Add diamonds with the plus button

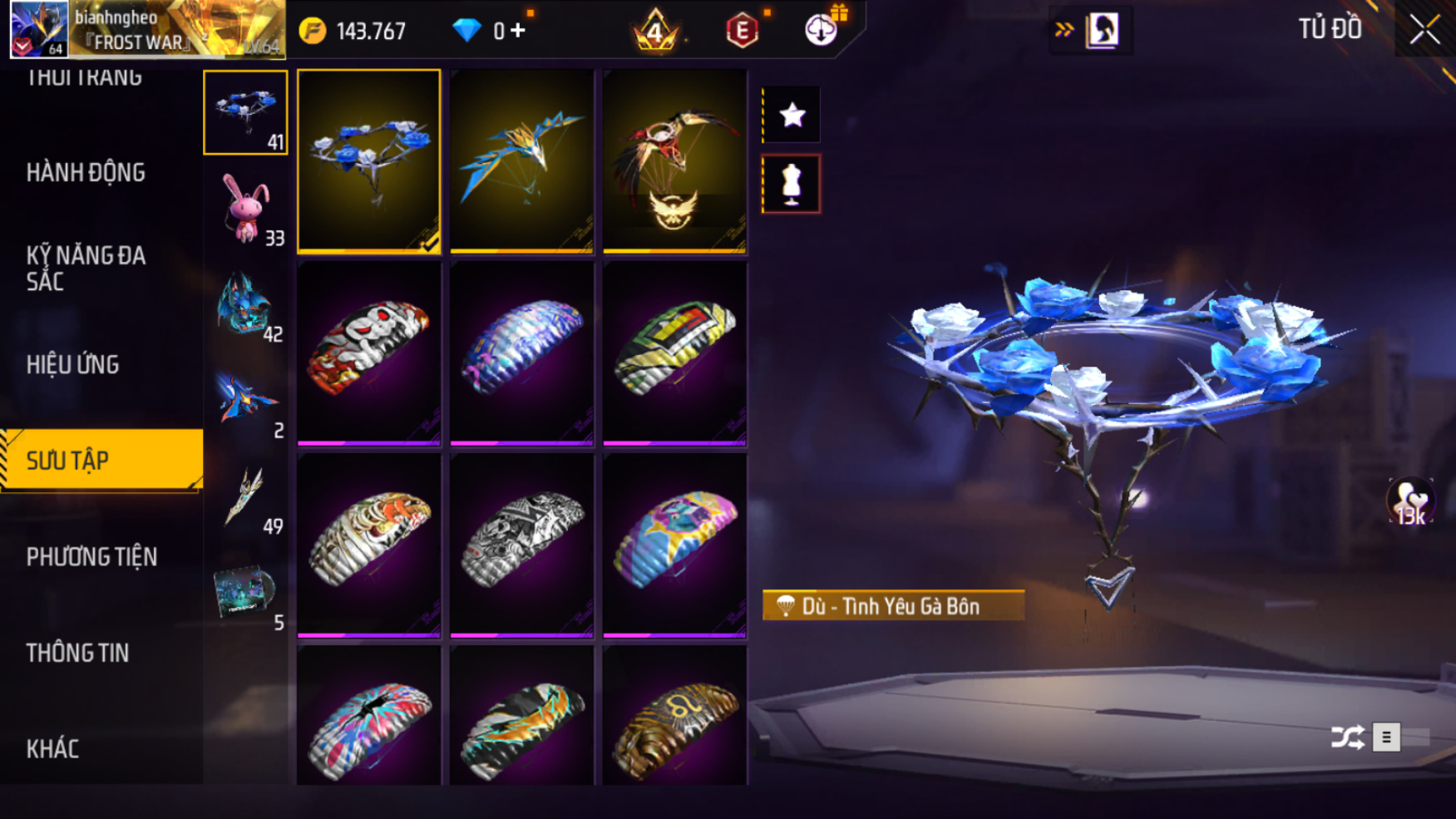[518, 31]
